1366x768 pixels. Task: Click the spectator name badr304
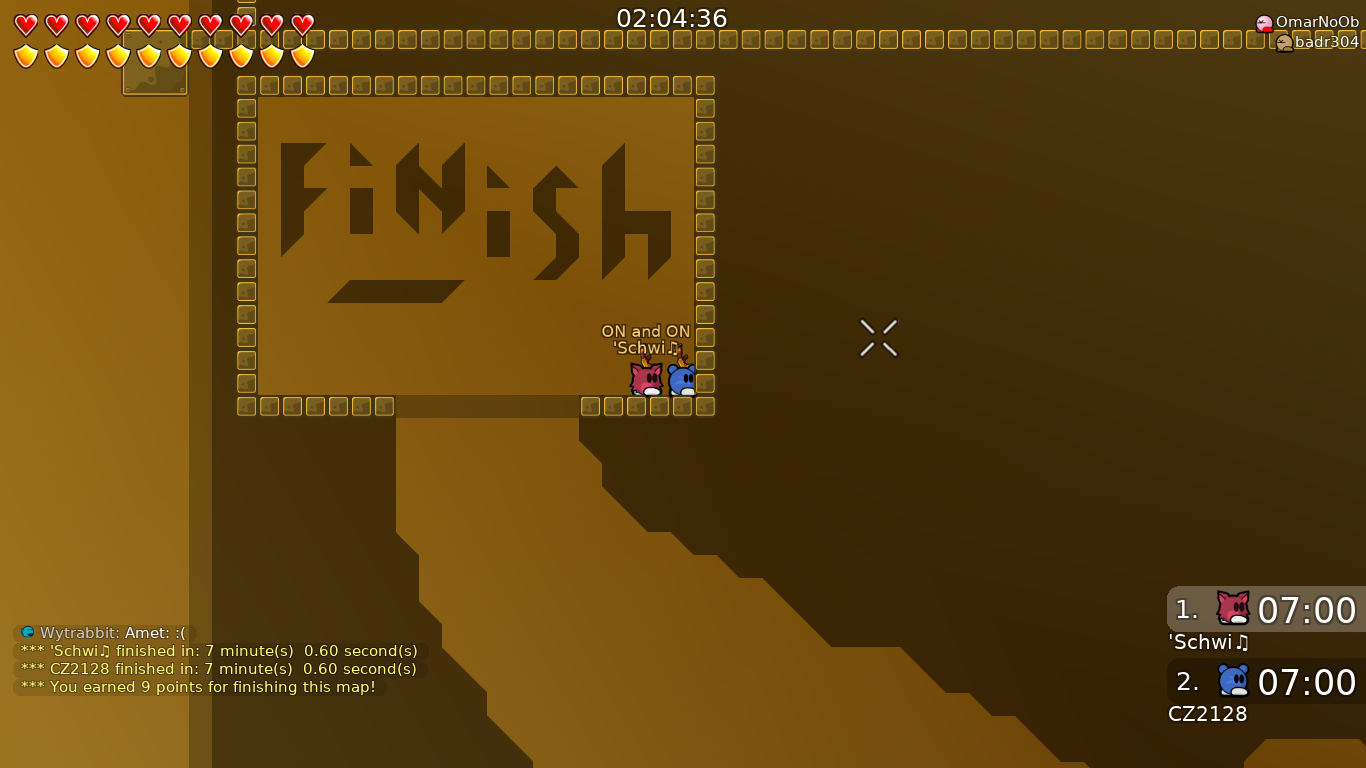point(1324,42)
